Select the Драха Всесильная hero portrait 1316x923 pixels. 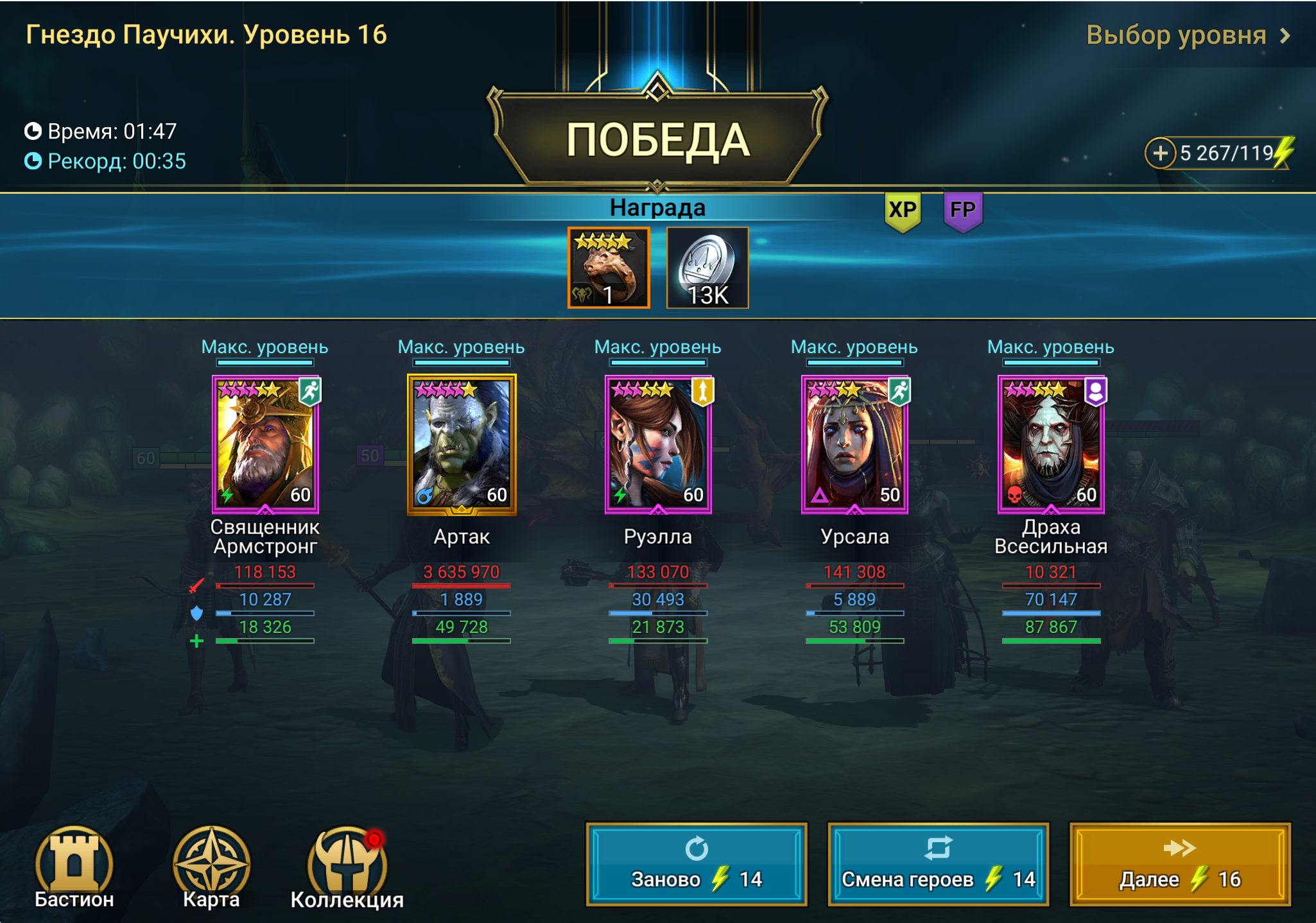[x=1051, y=444]
